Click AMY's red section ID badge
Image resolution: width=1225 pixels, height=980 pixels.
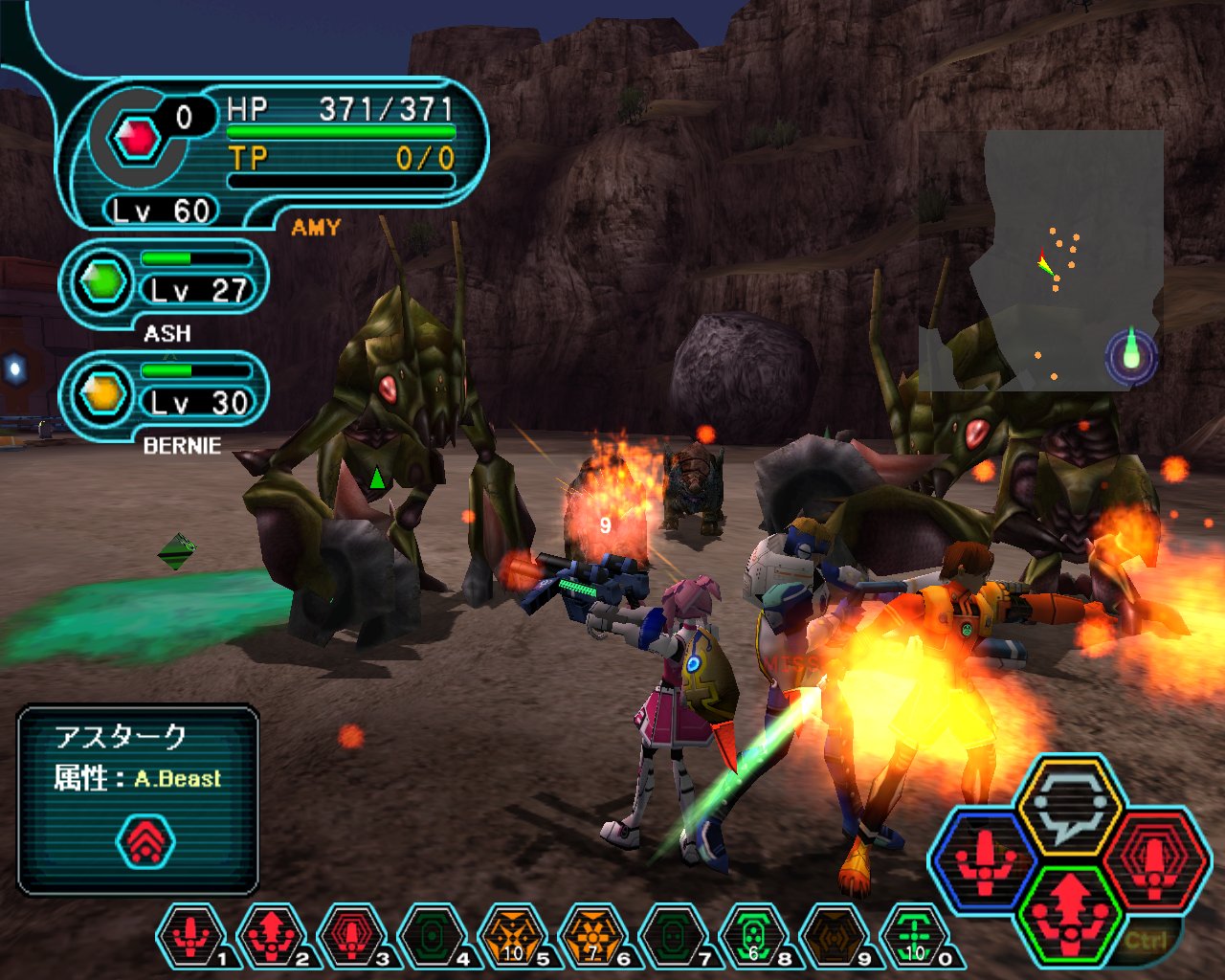(x=137, y=140)
